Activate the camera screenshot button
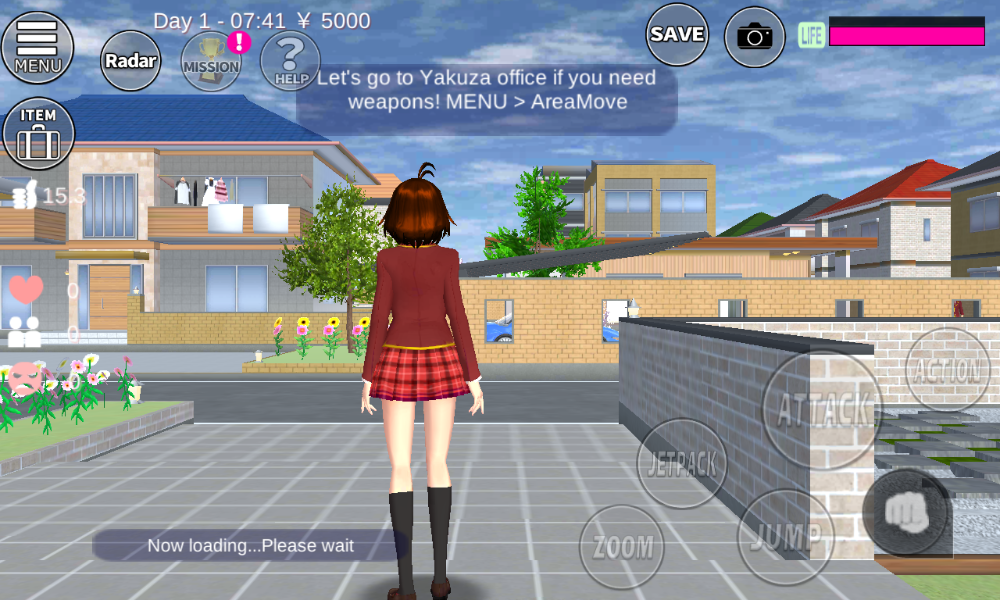This screenshot has width=1000, height=600. click(x=755, y=37)
